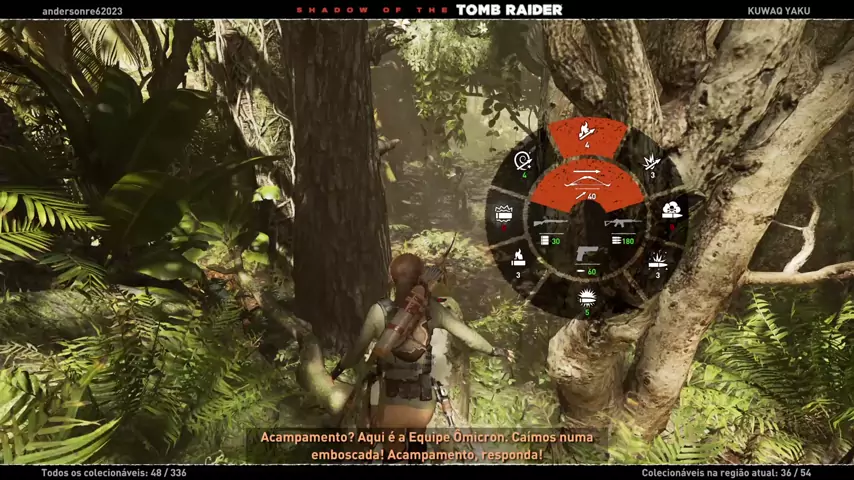Screen dimensions: 854x480
Task: Pick the spiral arrow ammo type
Action: [522, 162]
